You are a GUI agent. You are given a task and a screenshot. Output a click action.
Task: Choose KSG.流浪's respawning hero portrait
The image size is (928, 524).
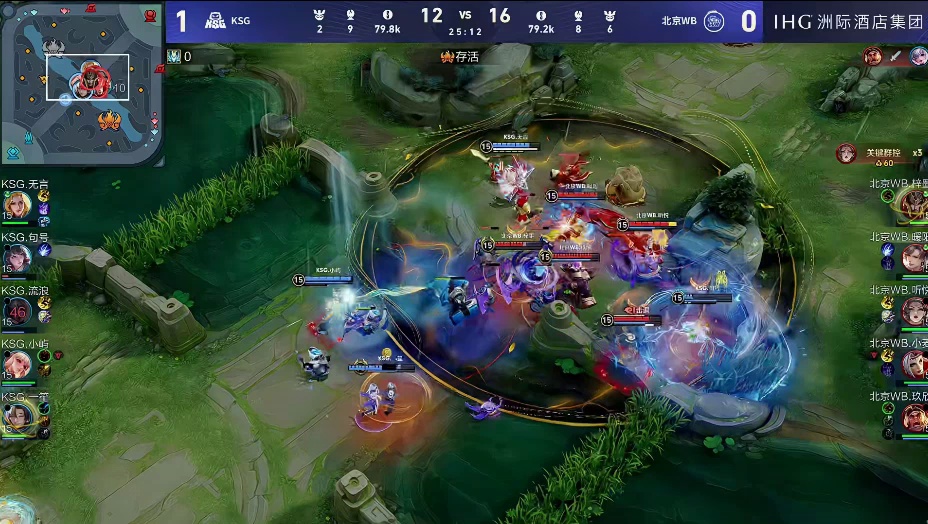pyautogui.click(x=18, y=311)
